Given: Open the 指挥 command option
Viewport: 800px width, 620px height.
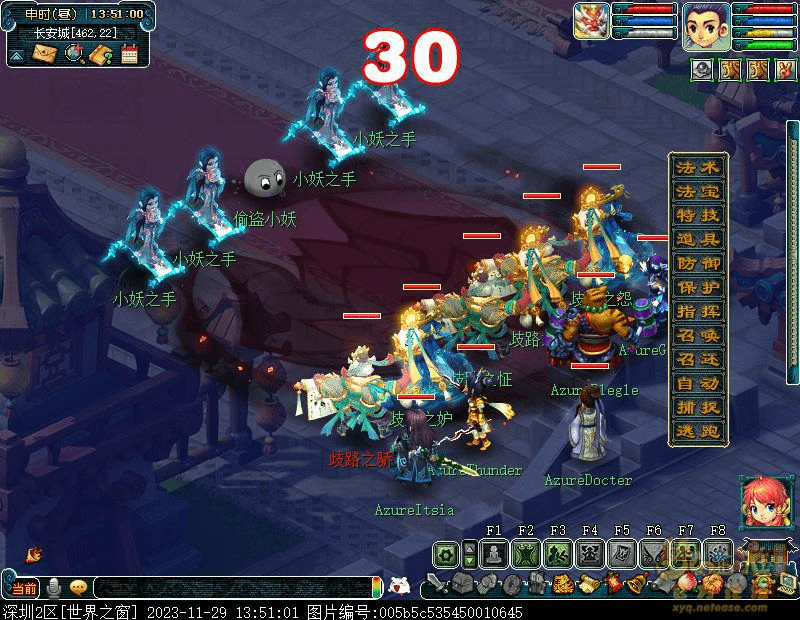Looking at the screenshot, I should pos(698,312).
